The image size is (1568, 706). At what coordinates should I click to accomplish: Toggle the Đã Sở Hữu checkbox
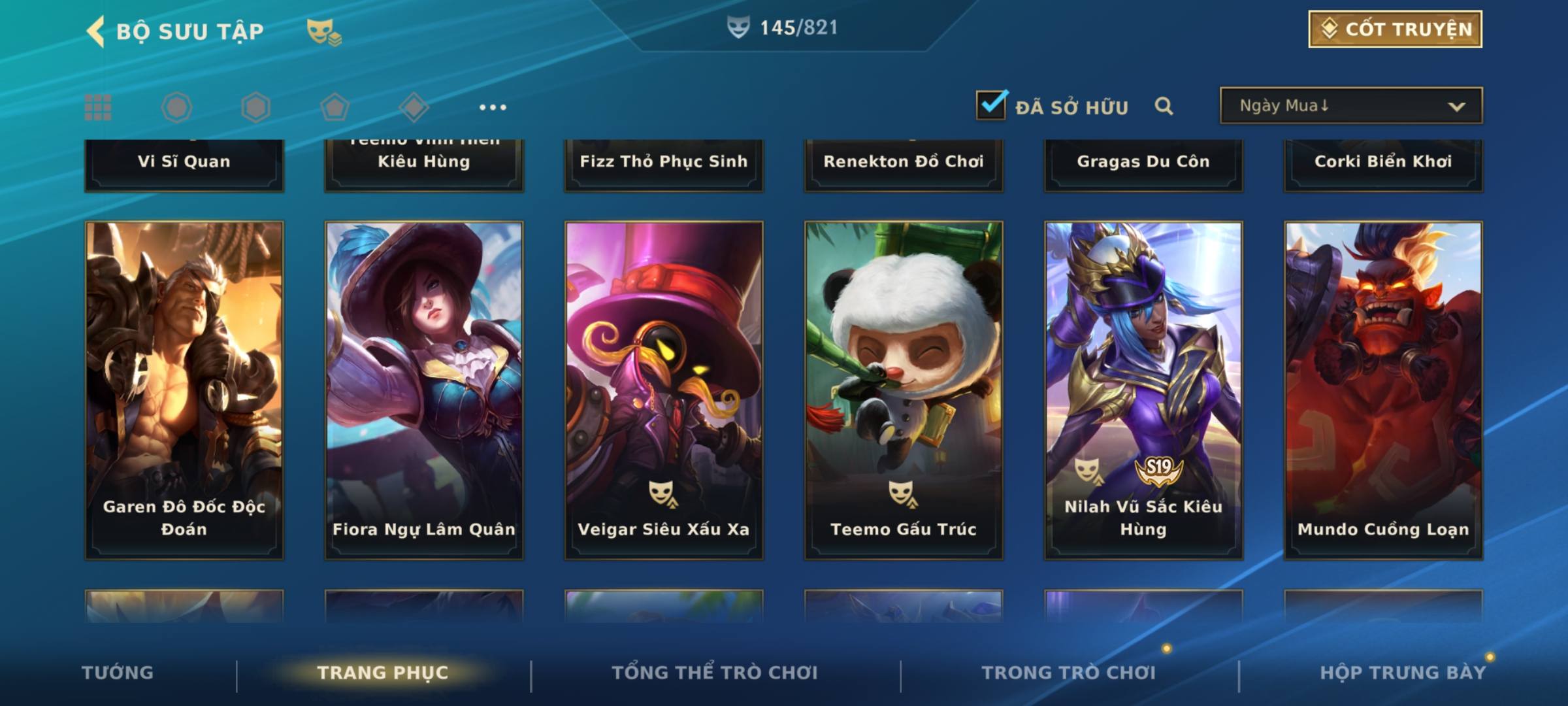point(991,105)
